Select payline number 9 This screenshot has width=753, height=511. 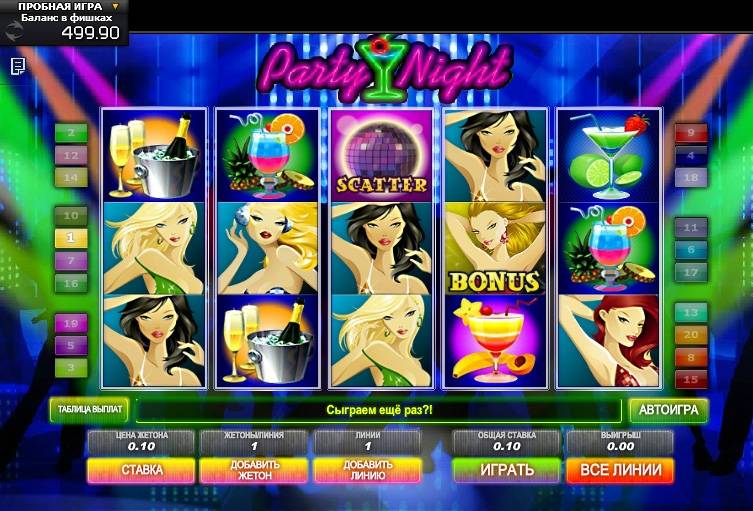coord(691,133)
